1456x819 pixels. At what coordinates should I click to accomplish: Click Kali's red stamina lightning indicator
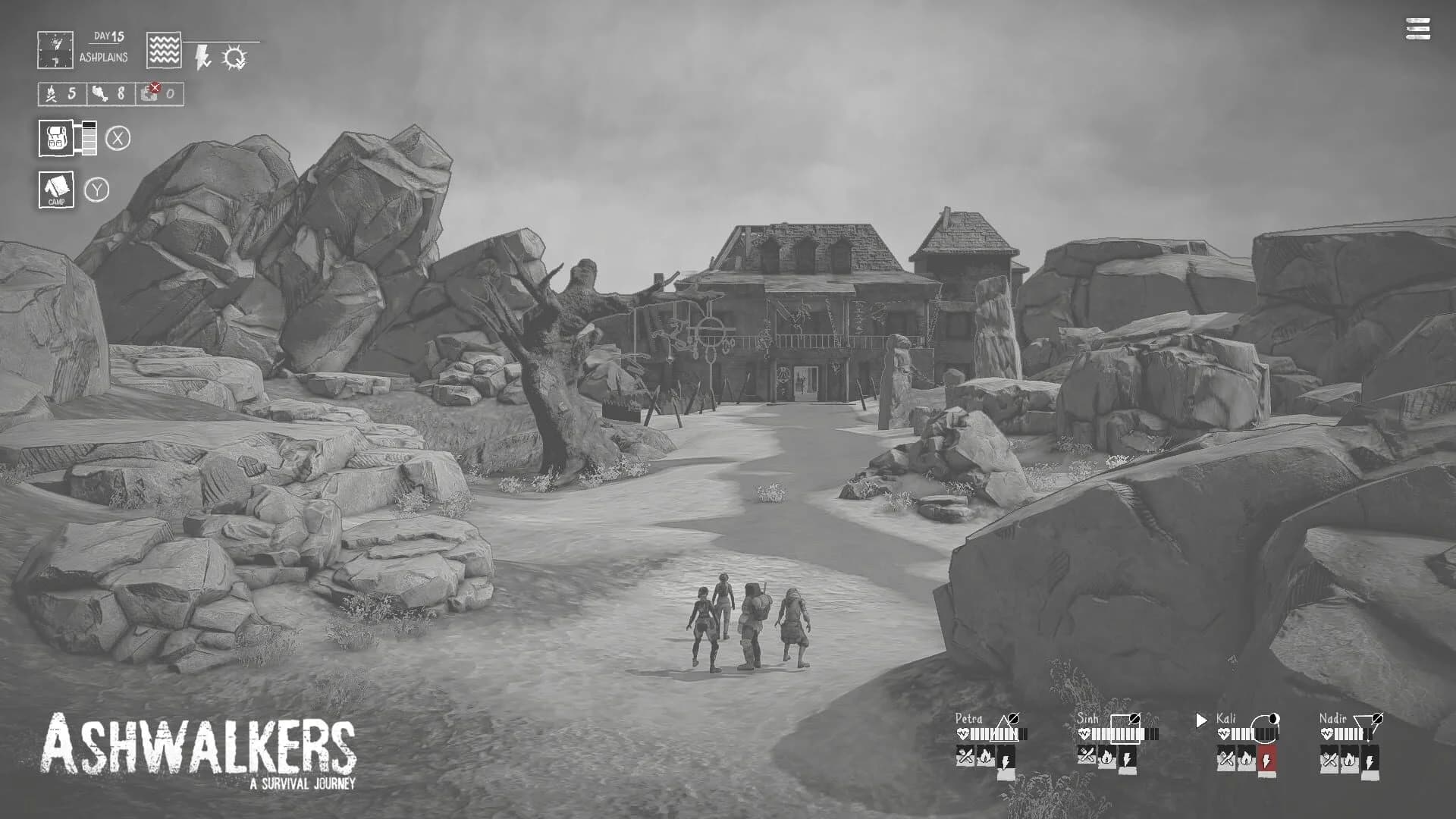(x=1268, y=759)
